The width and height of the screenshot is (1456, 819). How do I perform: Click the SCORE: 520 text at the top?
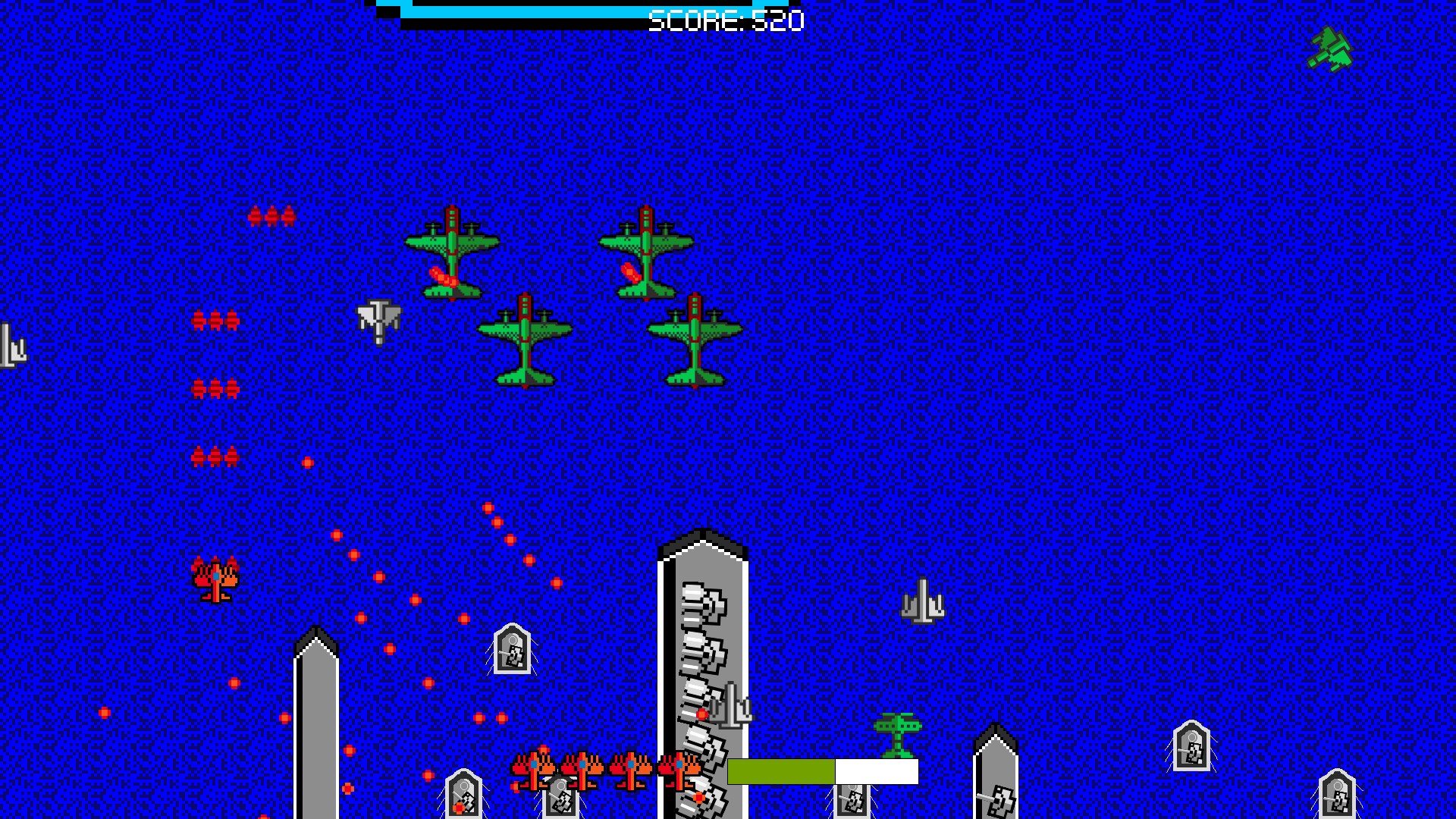724,19
